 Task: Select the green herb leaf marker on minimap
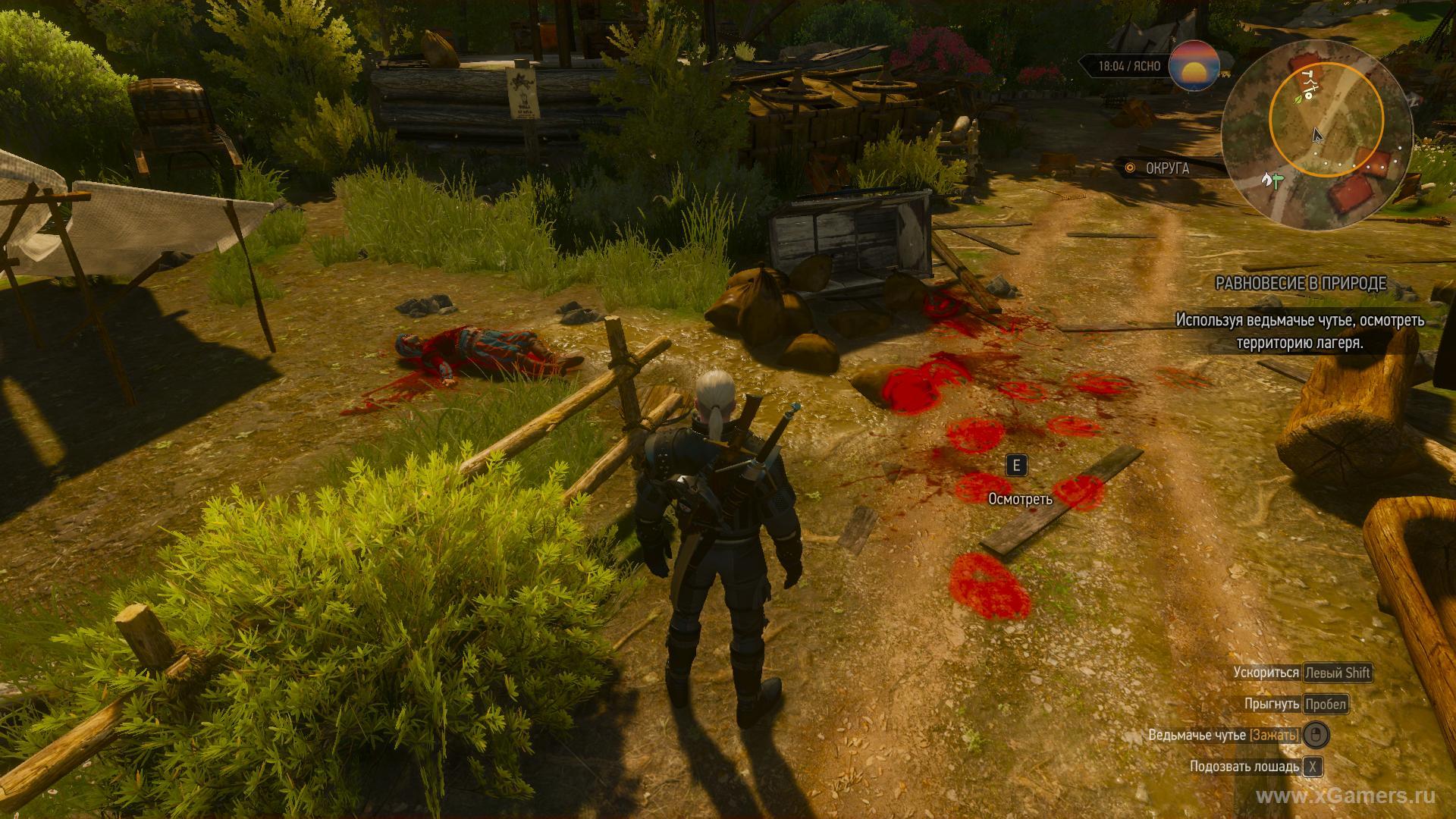(x=1298, y=99)
